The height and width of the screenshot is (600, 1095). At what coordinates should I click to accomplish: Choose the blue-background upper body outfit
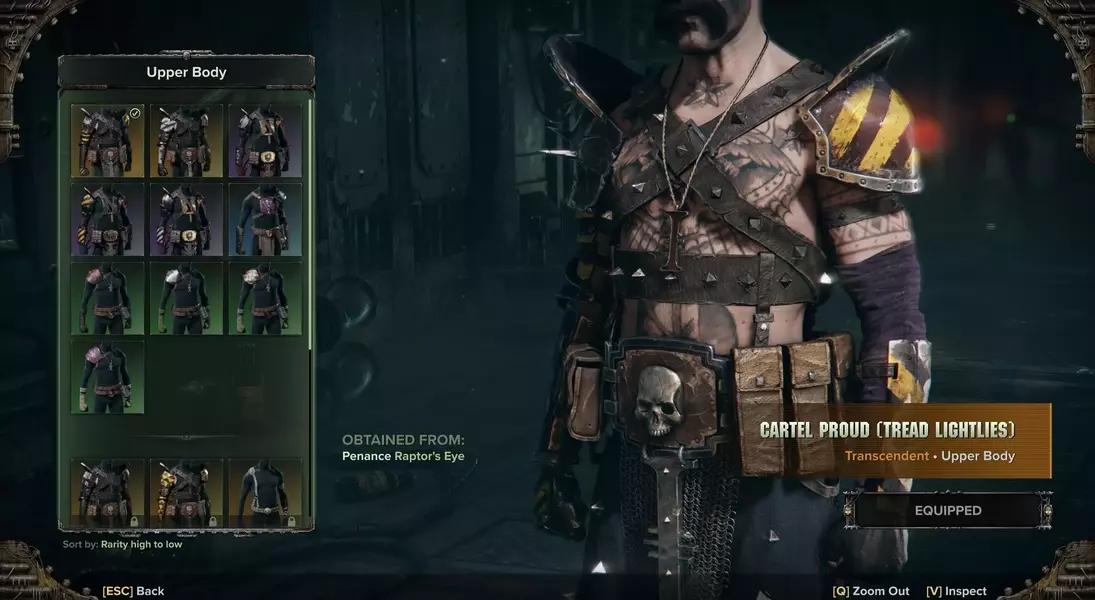(x=265, y=219)
